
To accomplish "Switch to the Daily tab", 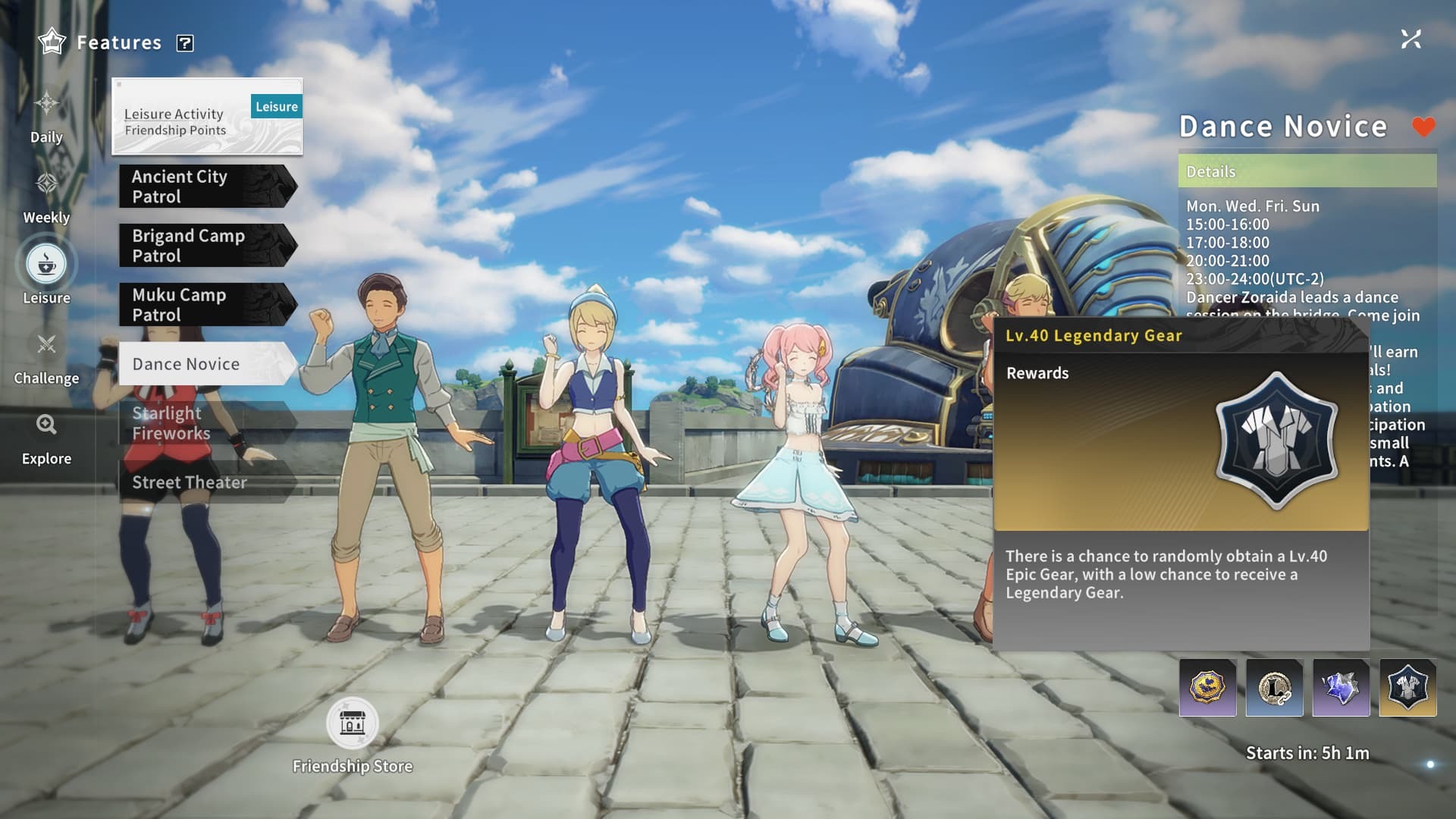I will click(46, 116).
